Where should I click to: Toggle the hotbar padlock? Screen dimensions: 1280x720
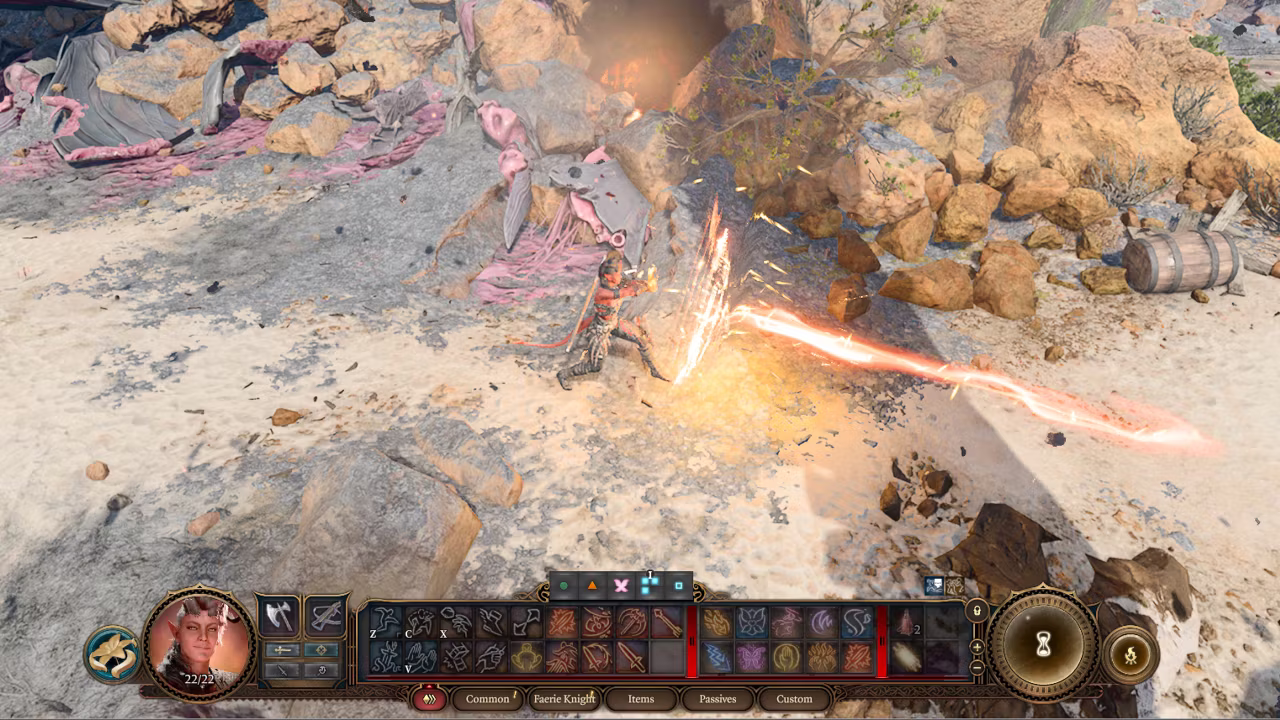977,611
